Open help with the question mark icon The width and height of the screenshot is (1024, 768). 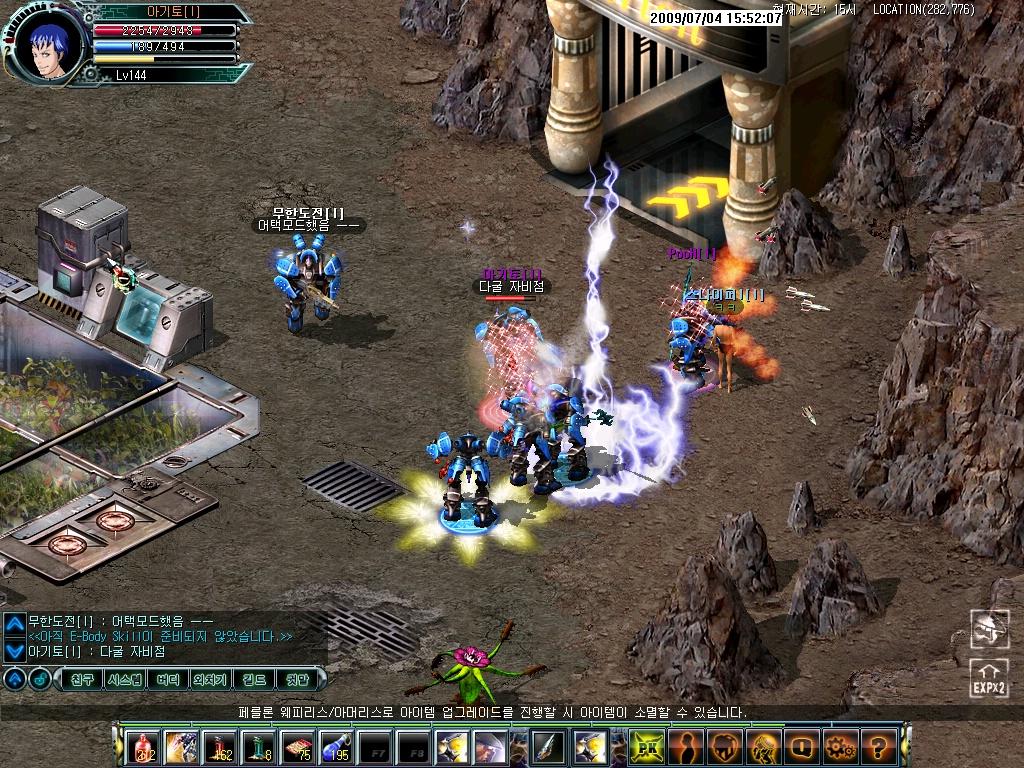[x=877, y=746]
